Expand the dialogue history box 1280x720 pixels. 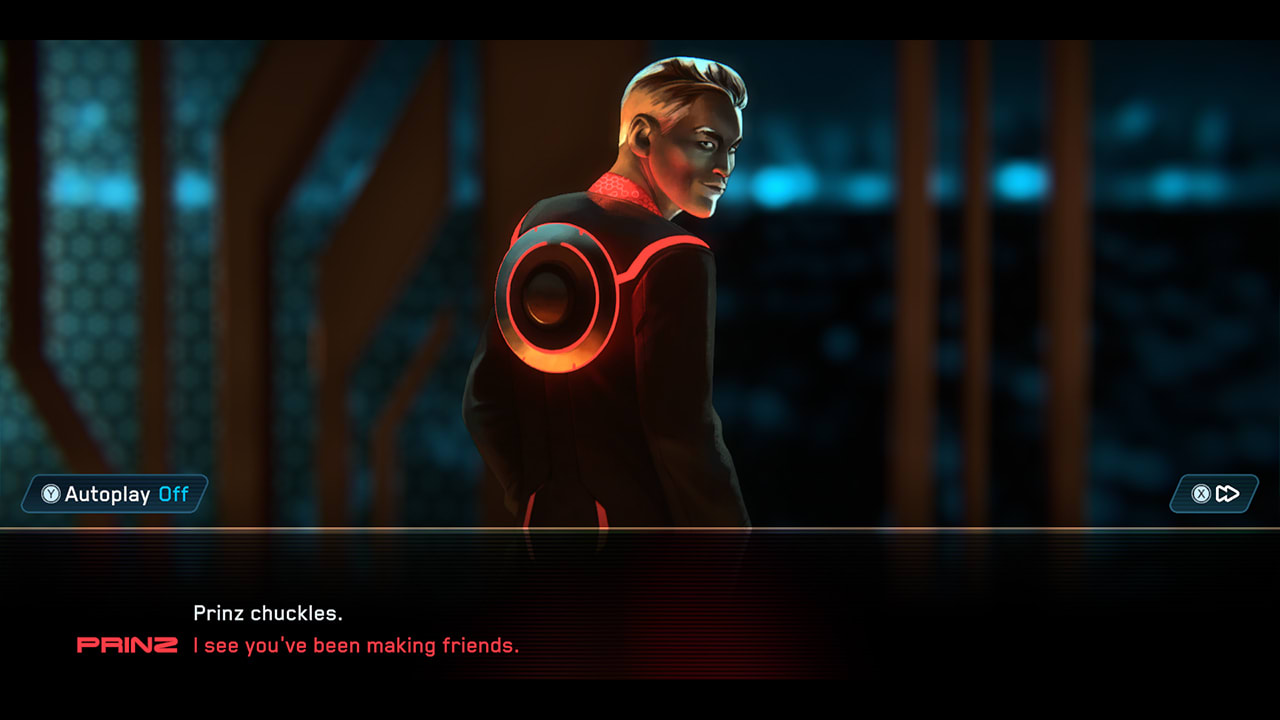coord(640,625)
